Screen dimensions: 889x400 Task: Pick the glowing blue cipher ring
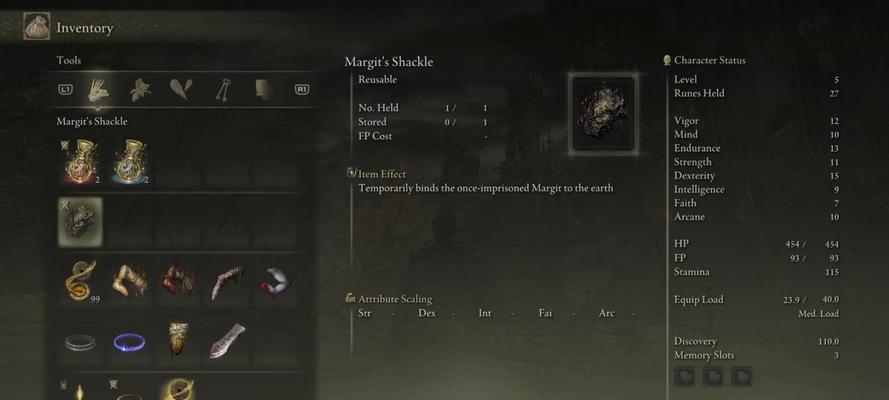click(x=129, y=343)
